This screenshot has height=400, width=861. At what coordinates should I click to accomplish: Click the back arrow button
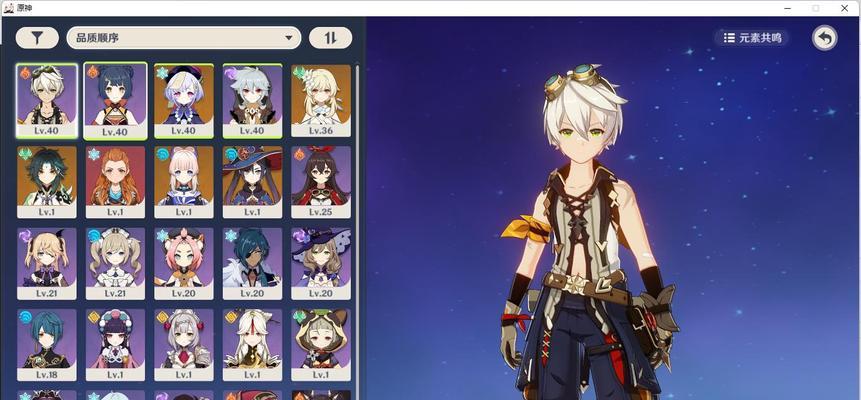(824, 38)
